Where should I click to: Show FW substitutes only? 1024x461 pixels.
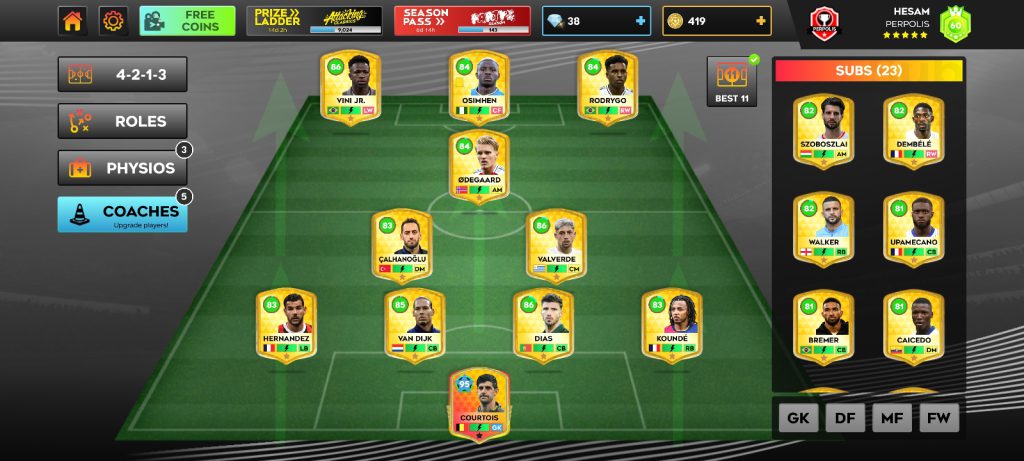[x=939, y=417]
